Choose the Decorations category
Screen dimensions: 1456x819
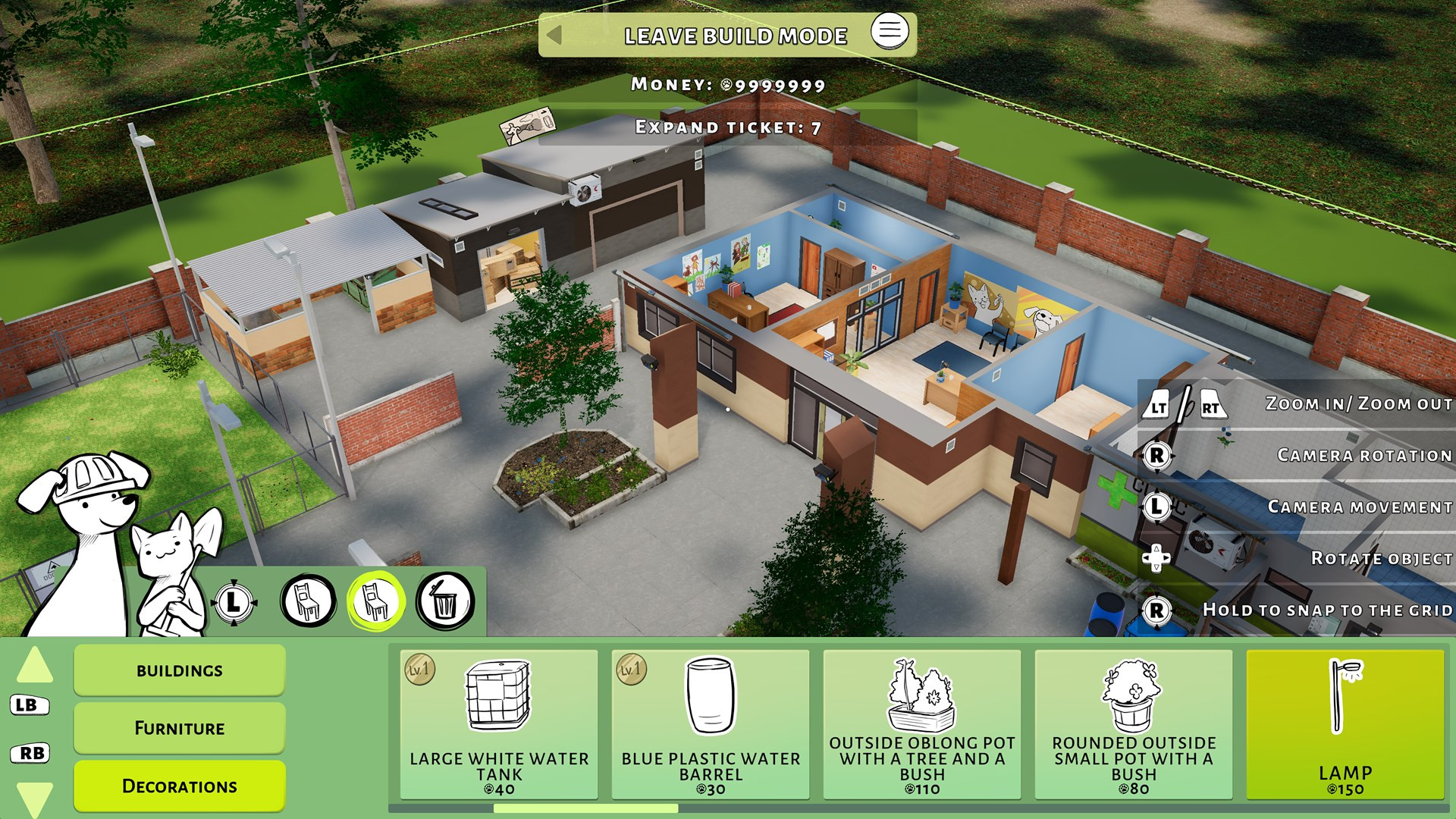click(x=180, y=786)
